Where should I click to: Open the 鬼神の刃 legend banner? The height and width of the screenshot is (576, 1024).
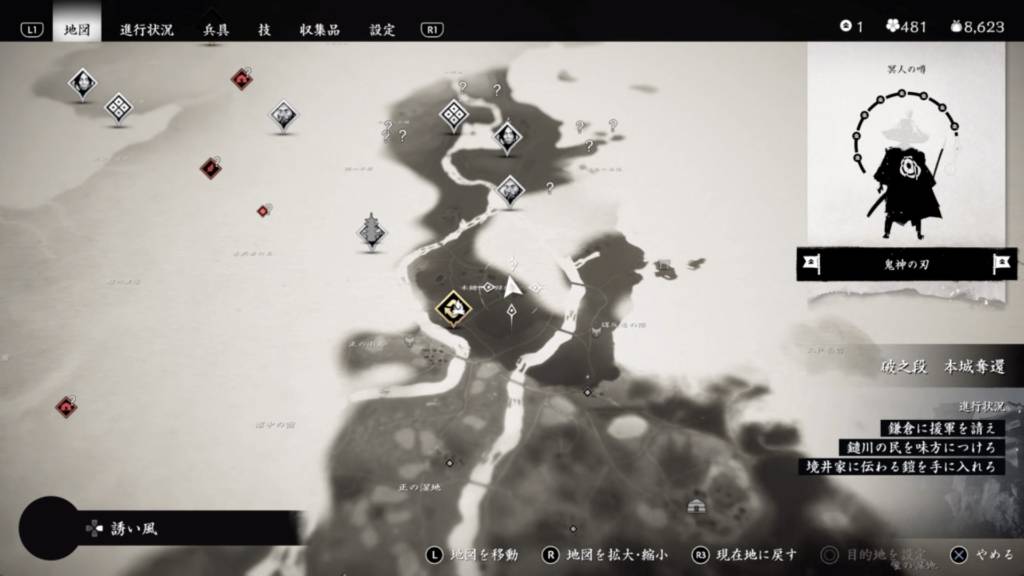coord(905,264)
